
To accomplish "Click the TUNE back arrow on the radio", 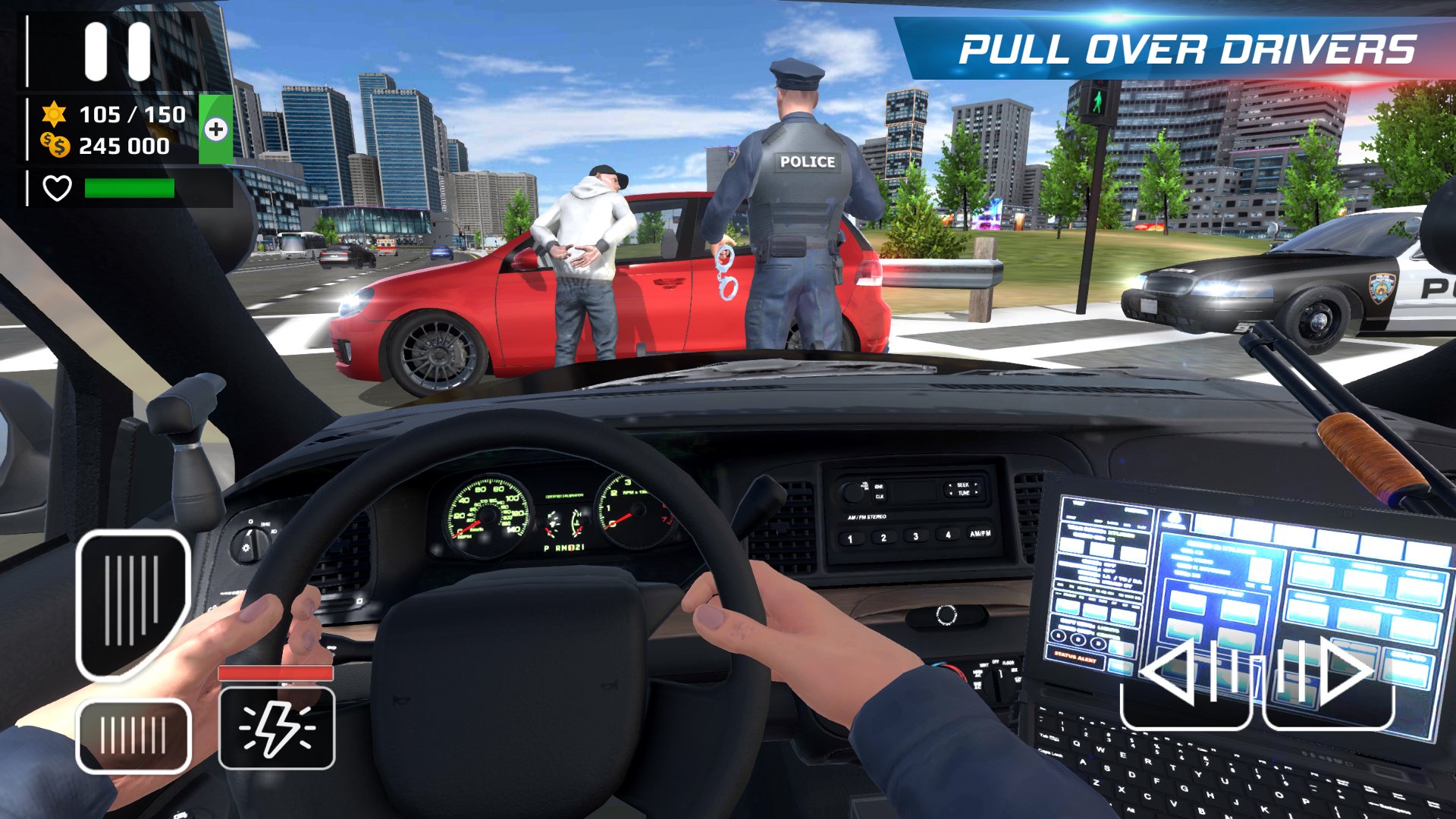I will click(950, 493).
